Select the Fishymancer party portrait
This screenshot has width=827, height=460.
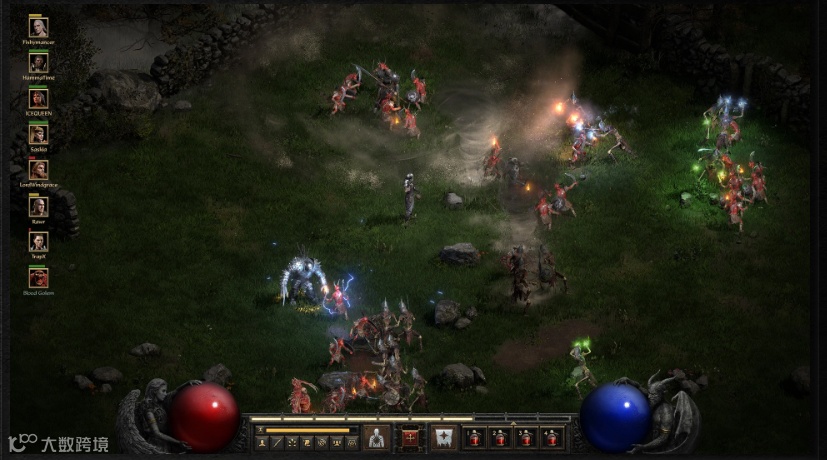(38, 28)
